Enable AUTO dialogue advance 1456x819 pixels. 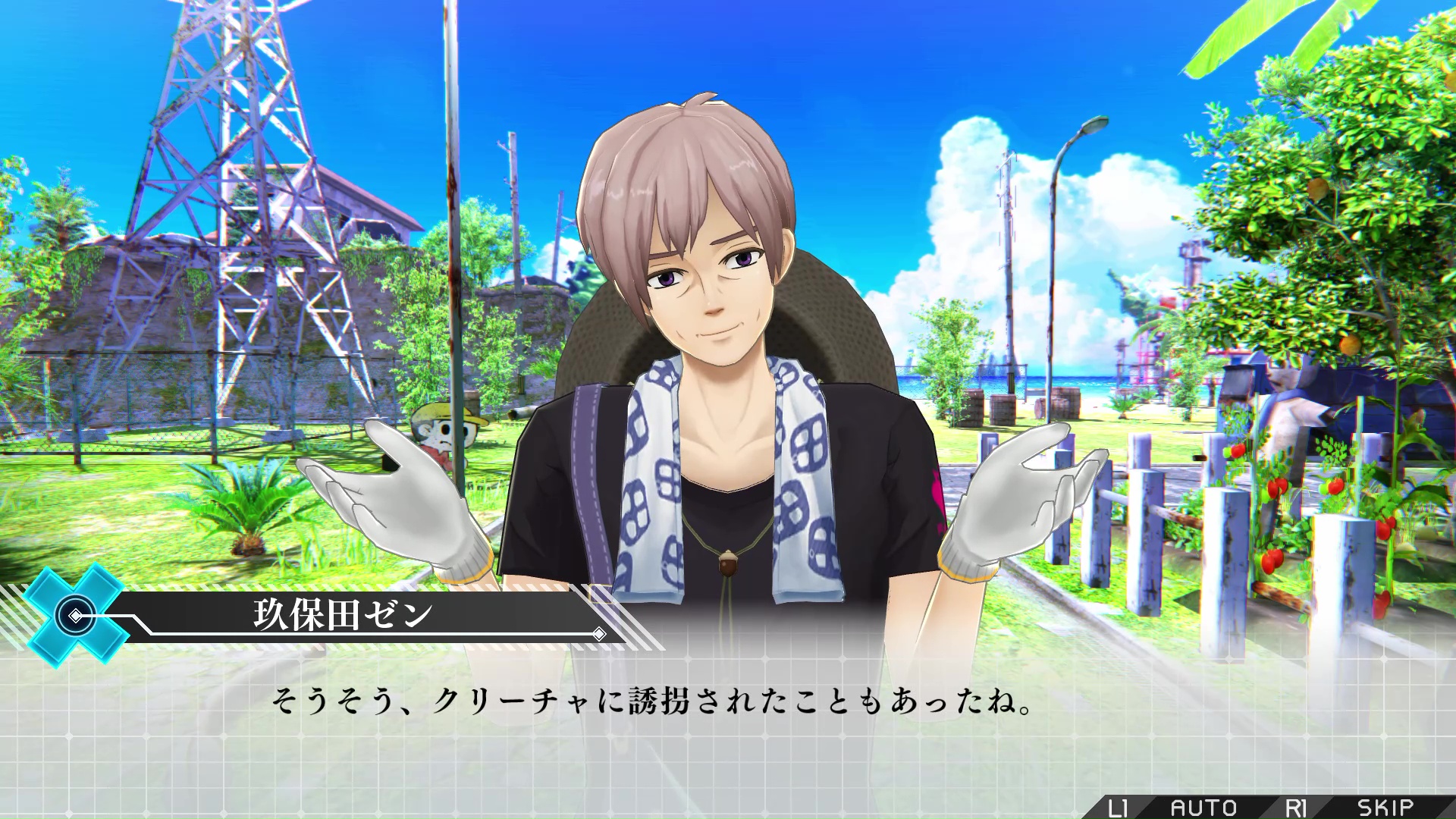click(1203, 807)
